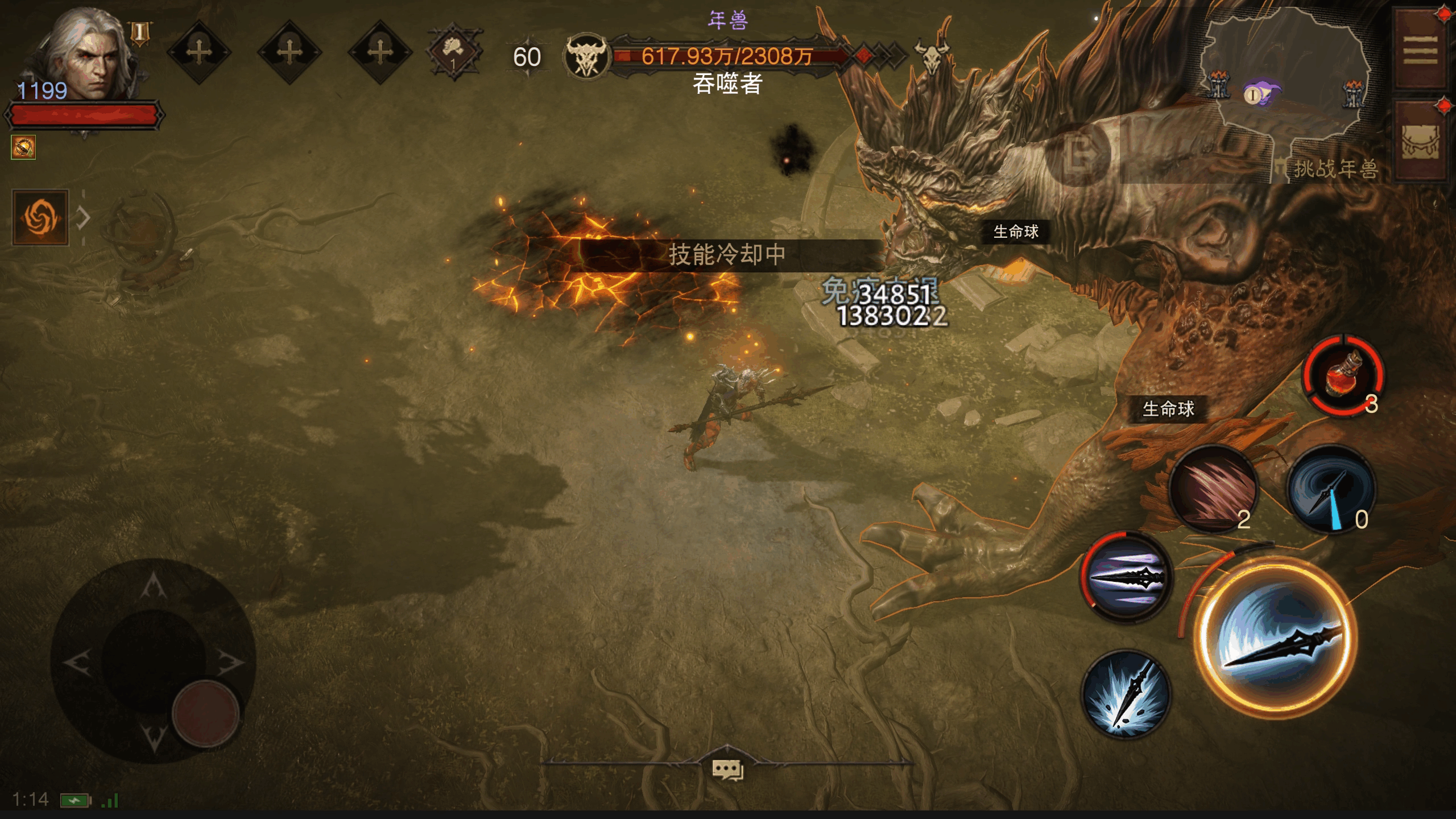This screenshot has width=1456, height=819.
Task: Expand the arrow next to swirl icon
Action: point(84,218)
